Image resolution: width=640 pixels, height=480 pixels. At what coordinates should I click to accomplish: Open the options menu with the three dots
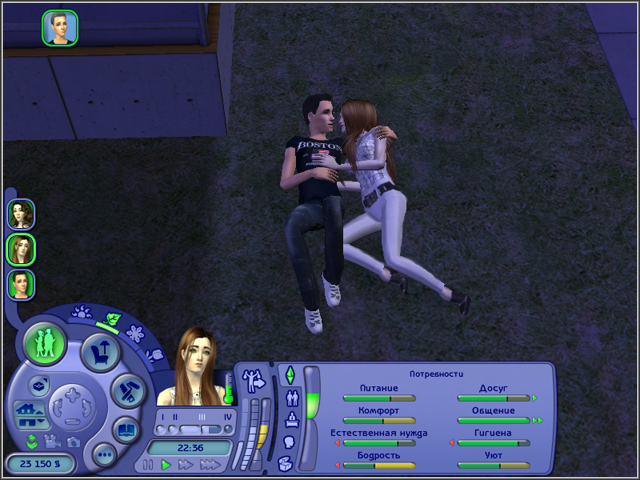coord(104,455)
